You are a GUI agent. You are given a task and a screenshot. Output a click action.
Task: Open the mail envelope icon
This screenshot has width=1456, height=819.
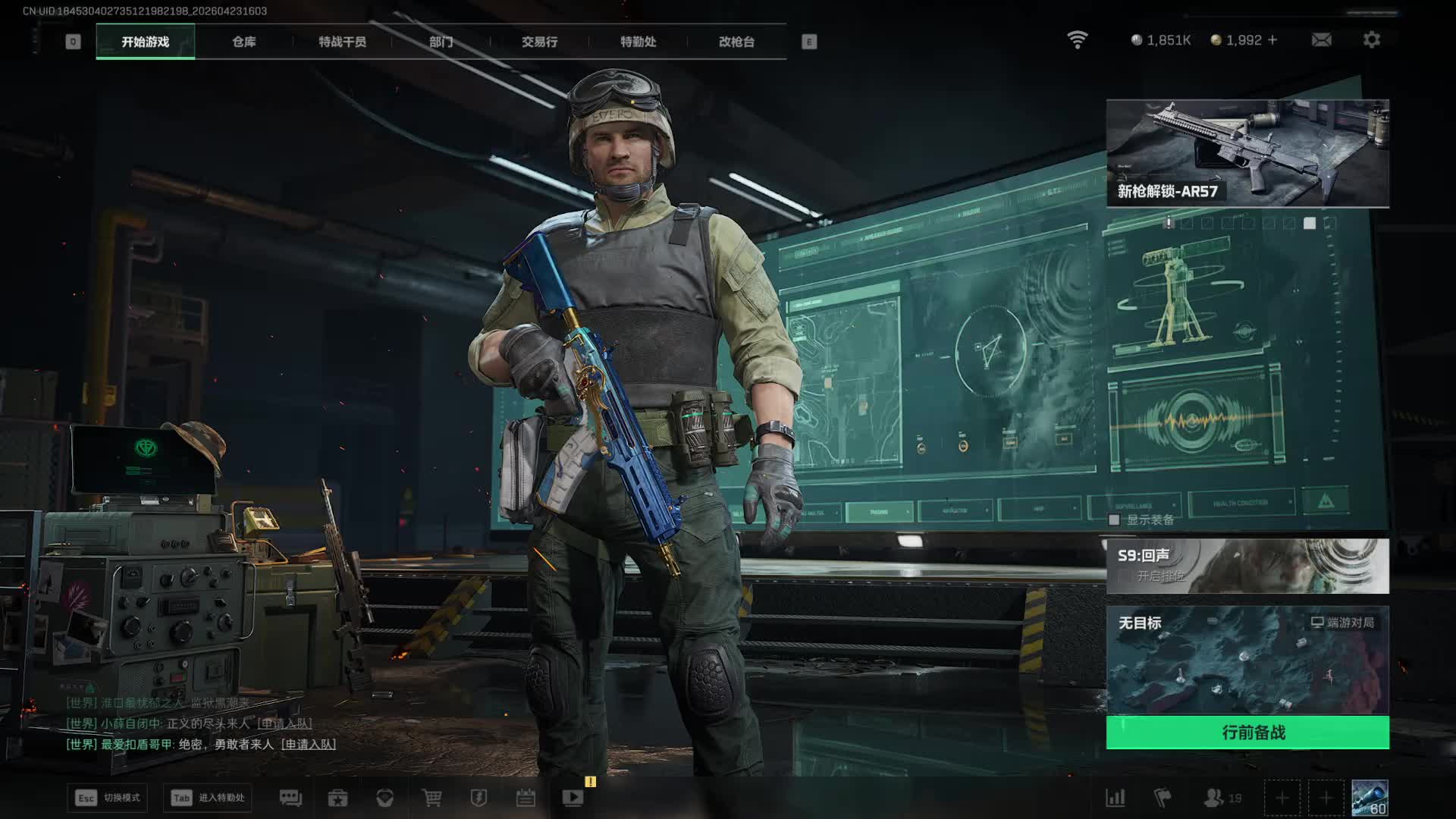pyautogui.click(x=1321, y=39)
